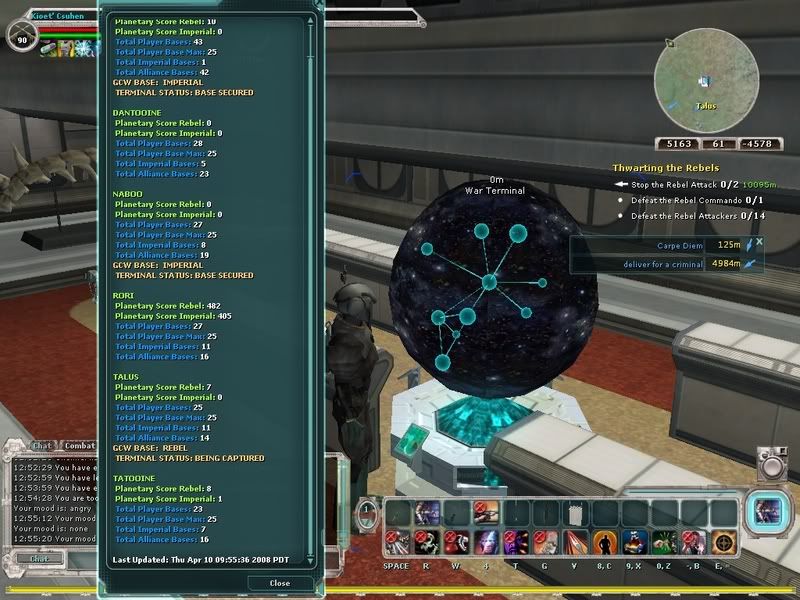800x600 pixels.
Task: Open the Chat tab in chat window
Action: point(41,446)
